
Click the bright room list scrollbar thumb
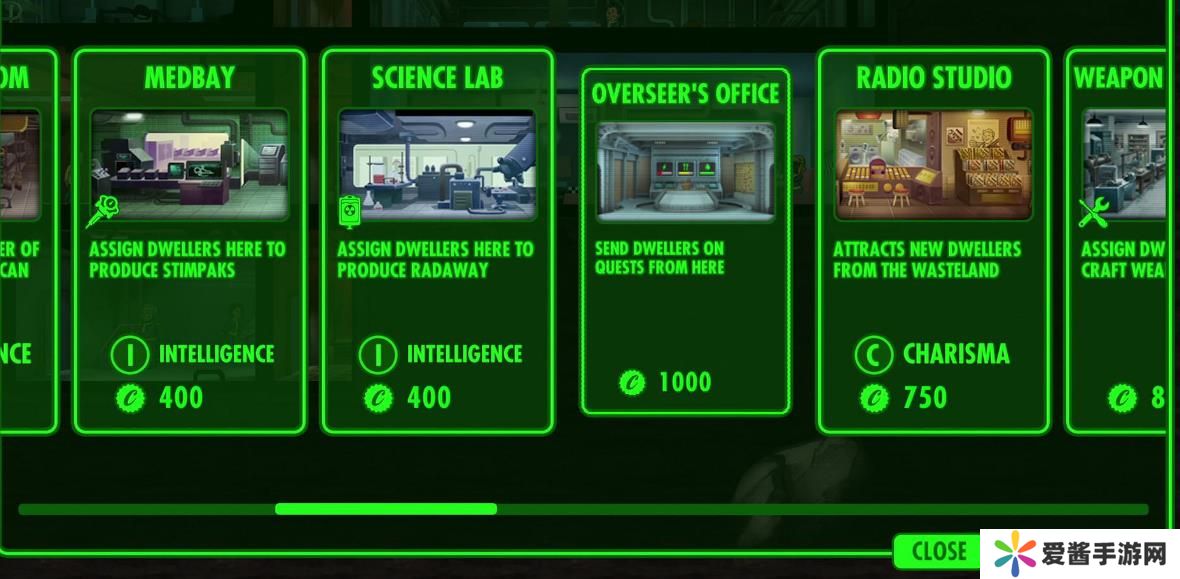386,509
